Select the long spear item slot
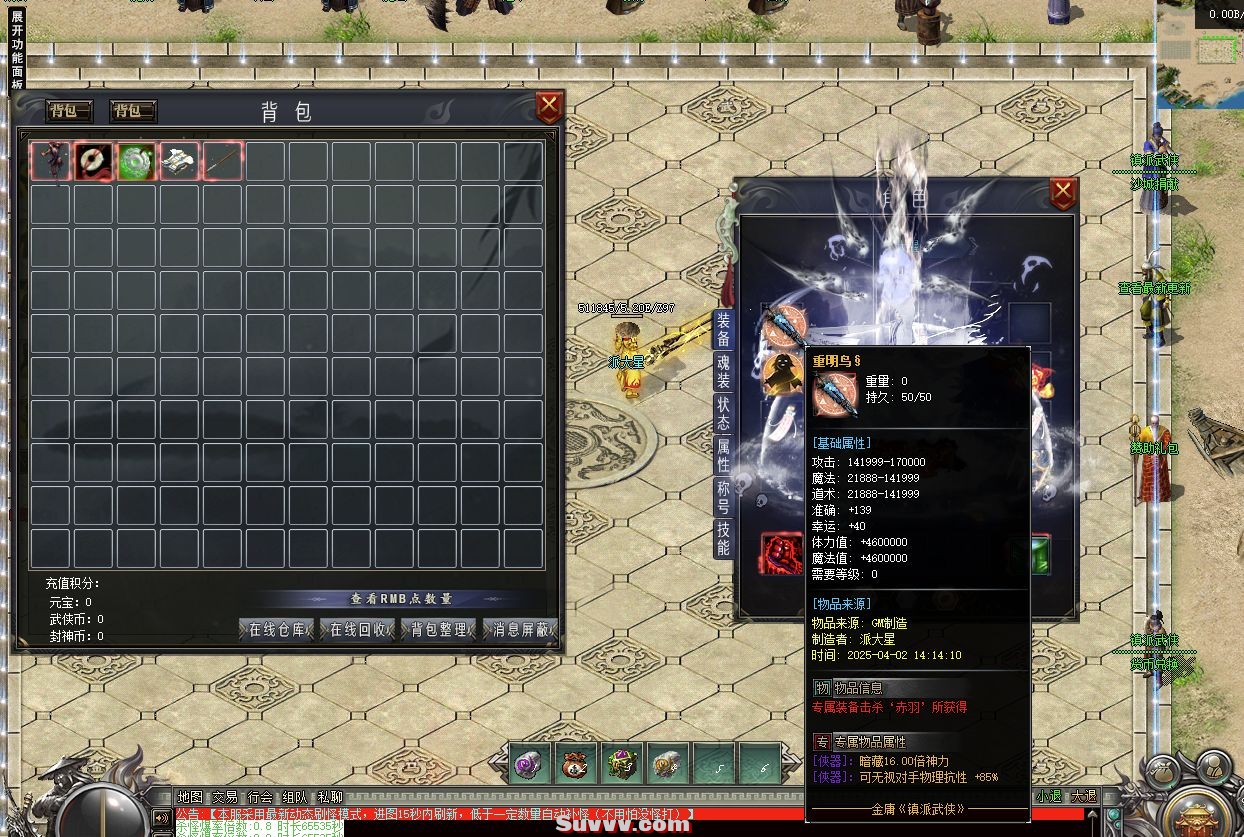 point(224,161)
